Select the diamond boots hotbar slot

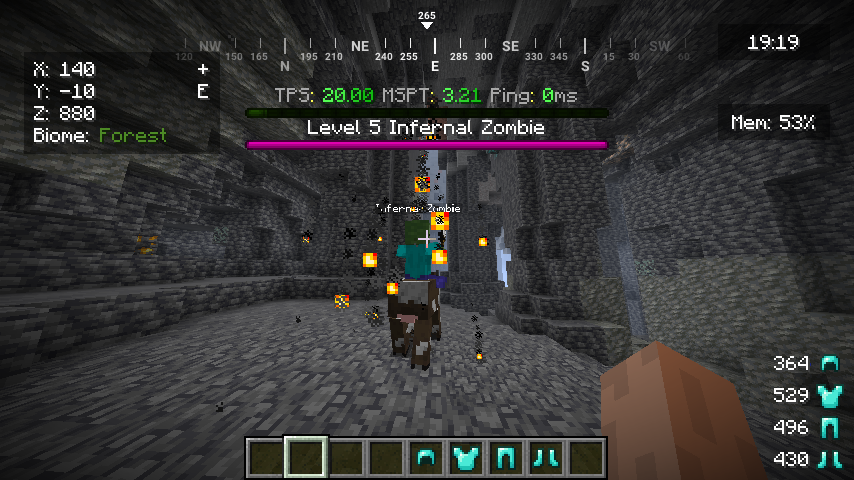coord(546,458)
